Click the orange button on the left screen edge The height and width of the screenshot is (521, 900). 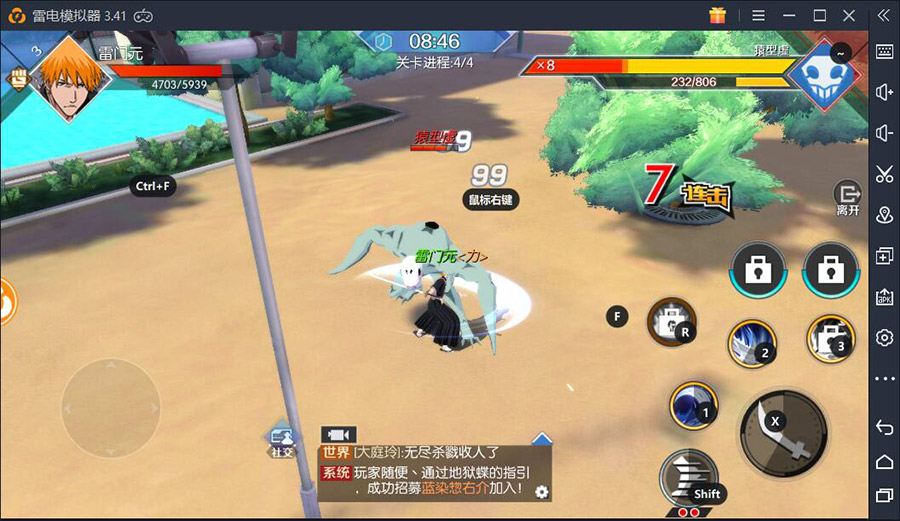point(5,301)
